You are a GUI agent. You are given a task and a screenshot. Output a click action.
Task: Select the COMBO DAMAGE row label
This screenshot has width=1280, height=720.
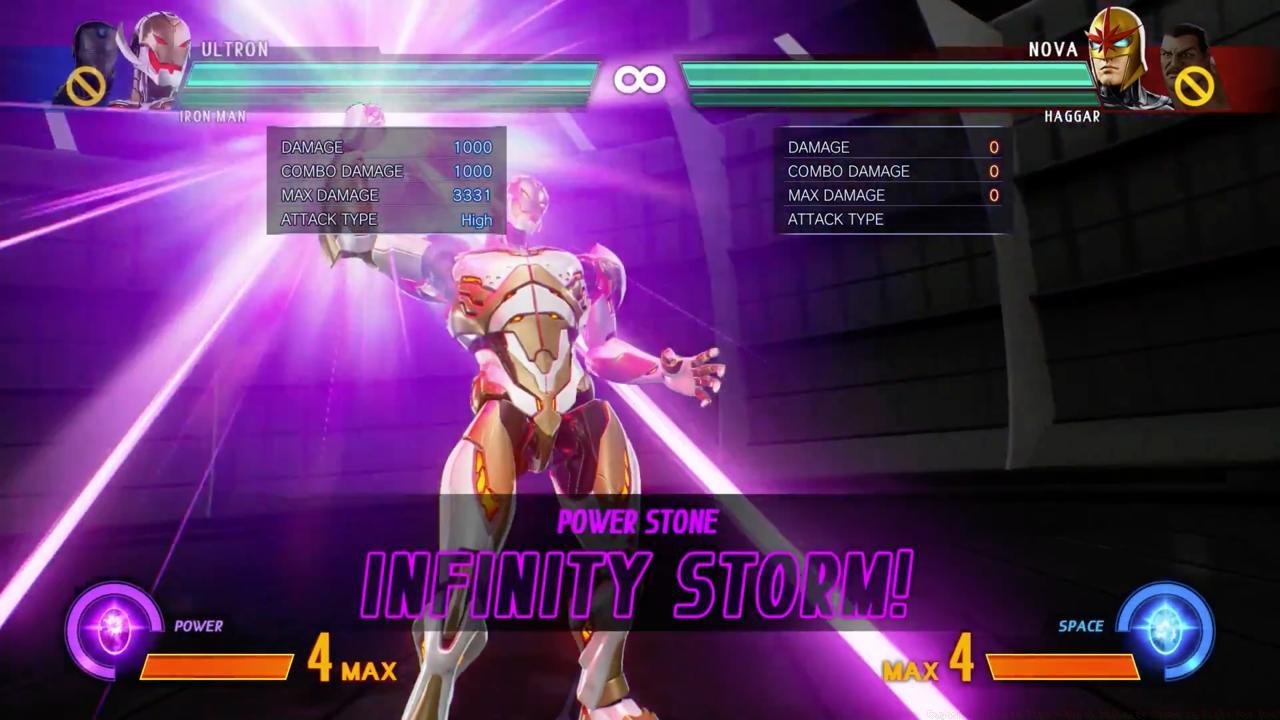point(343,171)
